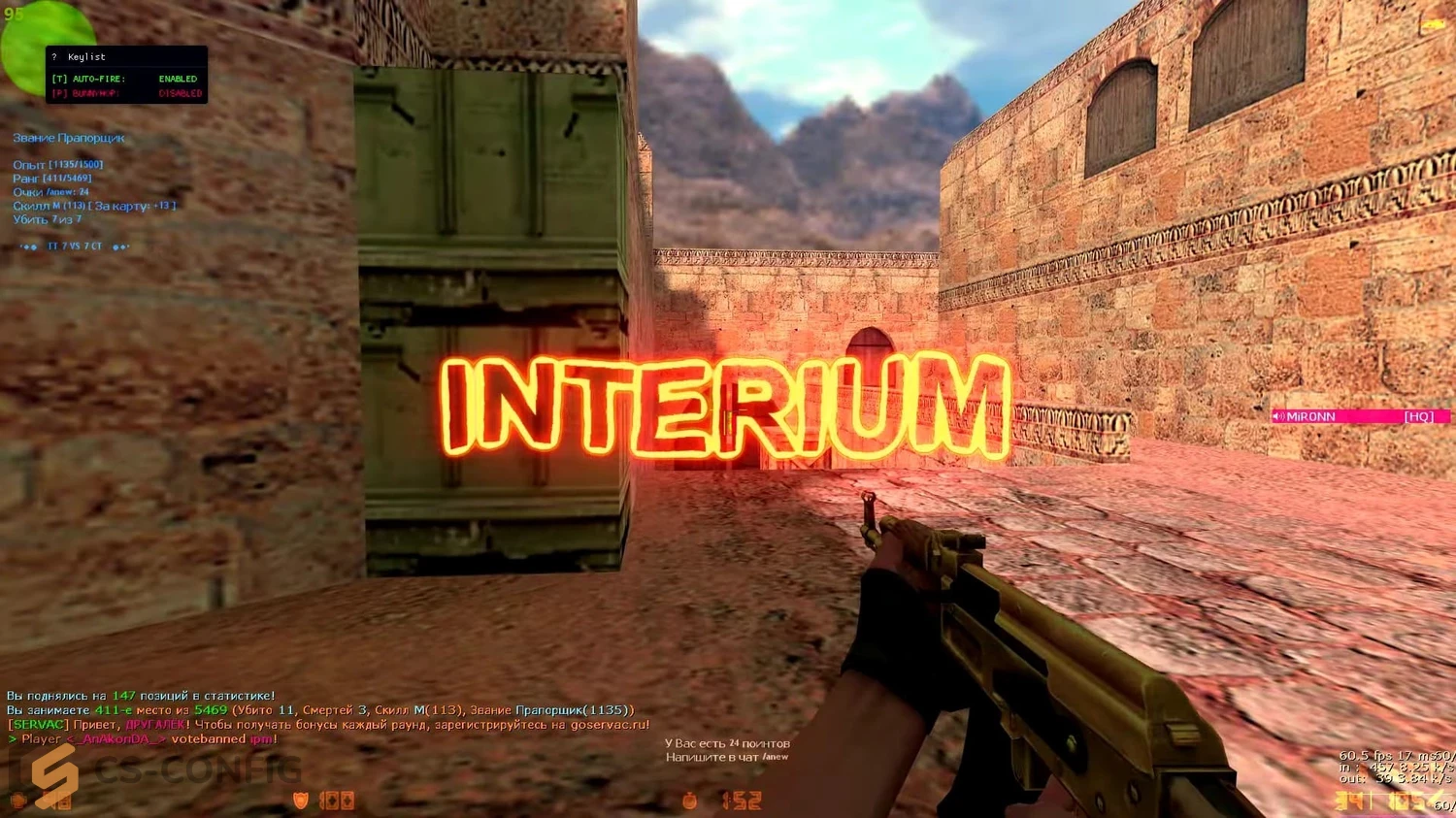Click the votebanned ipm chat message
The image size is (1456, 818).
click(221, 737)
